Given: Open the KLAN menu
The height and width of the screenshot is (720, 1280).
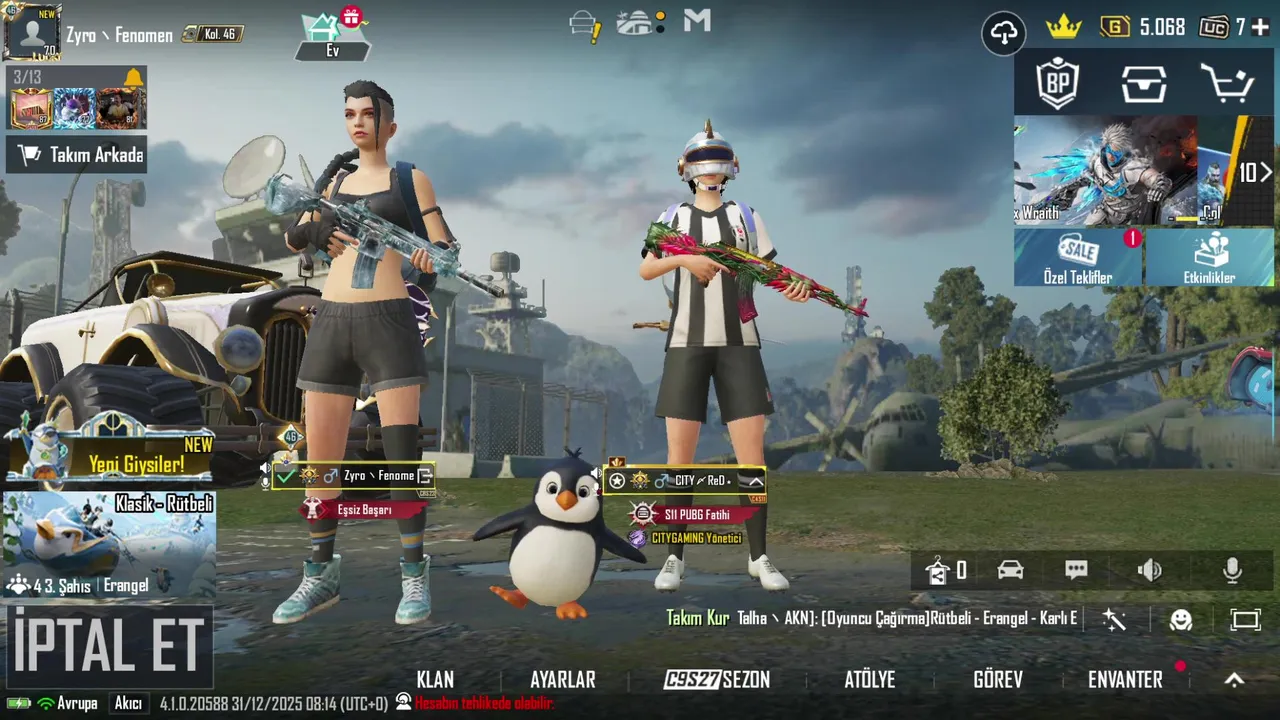Looking at the screenshot, I should tap(435, 680).
